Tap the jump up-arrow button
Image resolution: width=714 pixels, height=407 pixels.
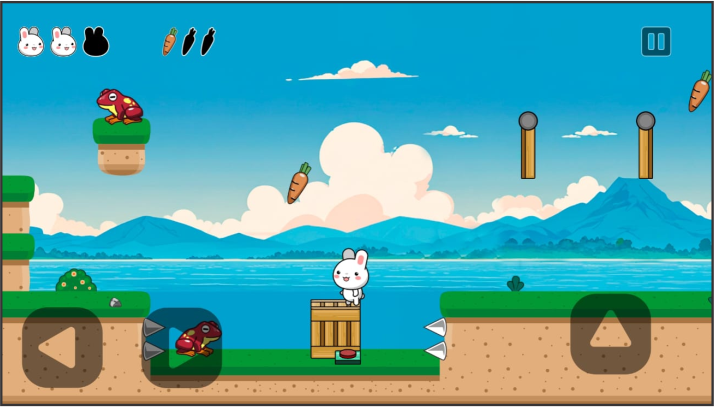610,334
